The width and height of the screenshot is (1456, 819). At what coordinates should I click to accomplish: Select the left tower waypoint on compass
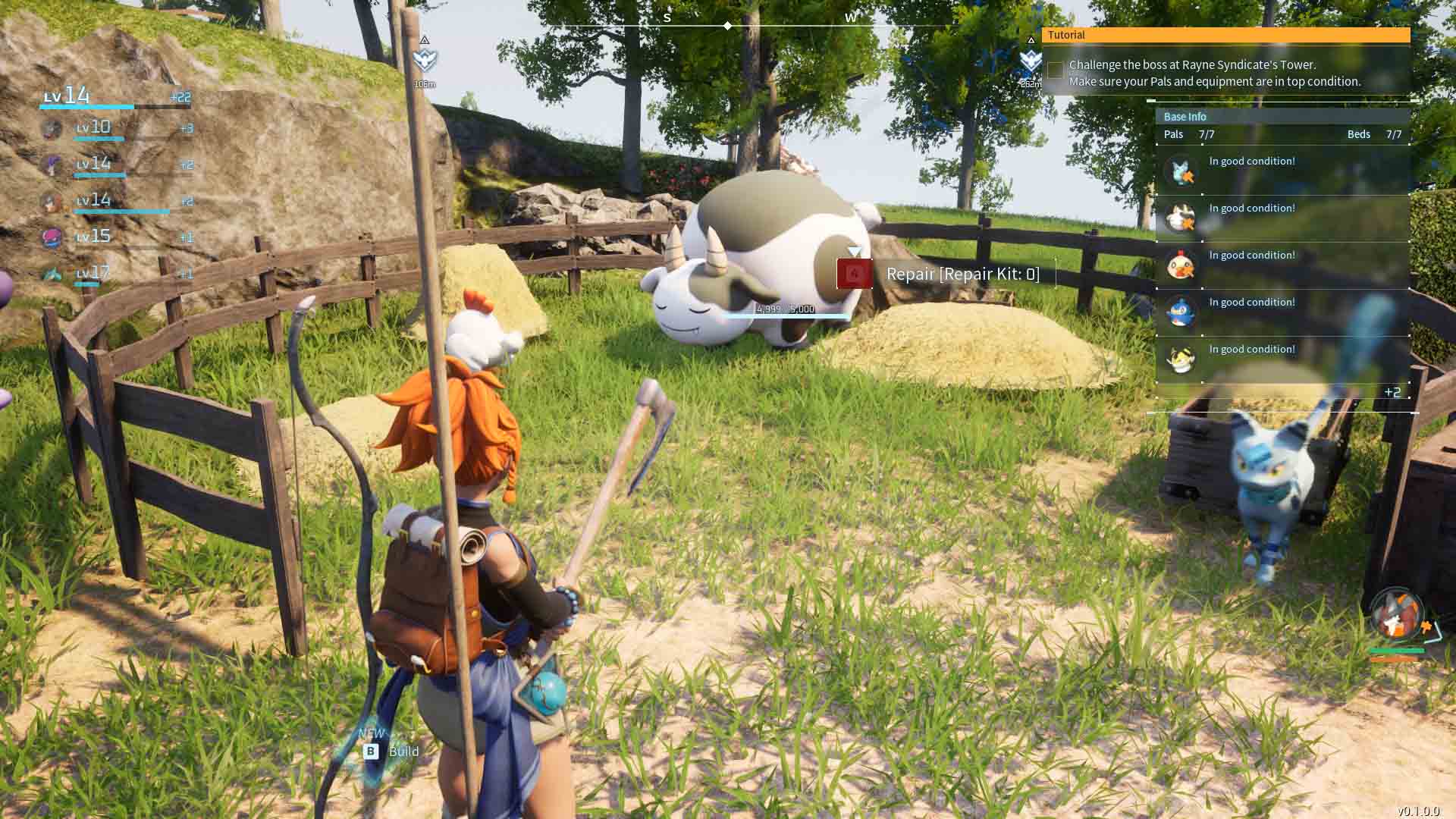tap(425, 59)
